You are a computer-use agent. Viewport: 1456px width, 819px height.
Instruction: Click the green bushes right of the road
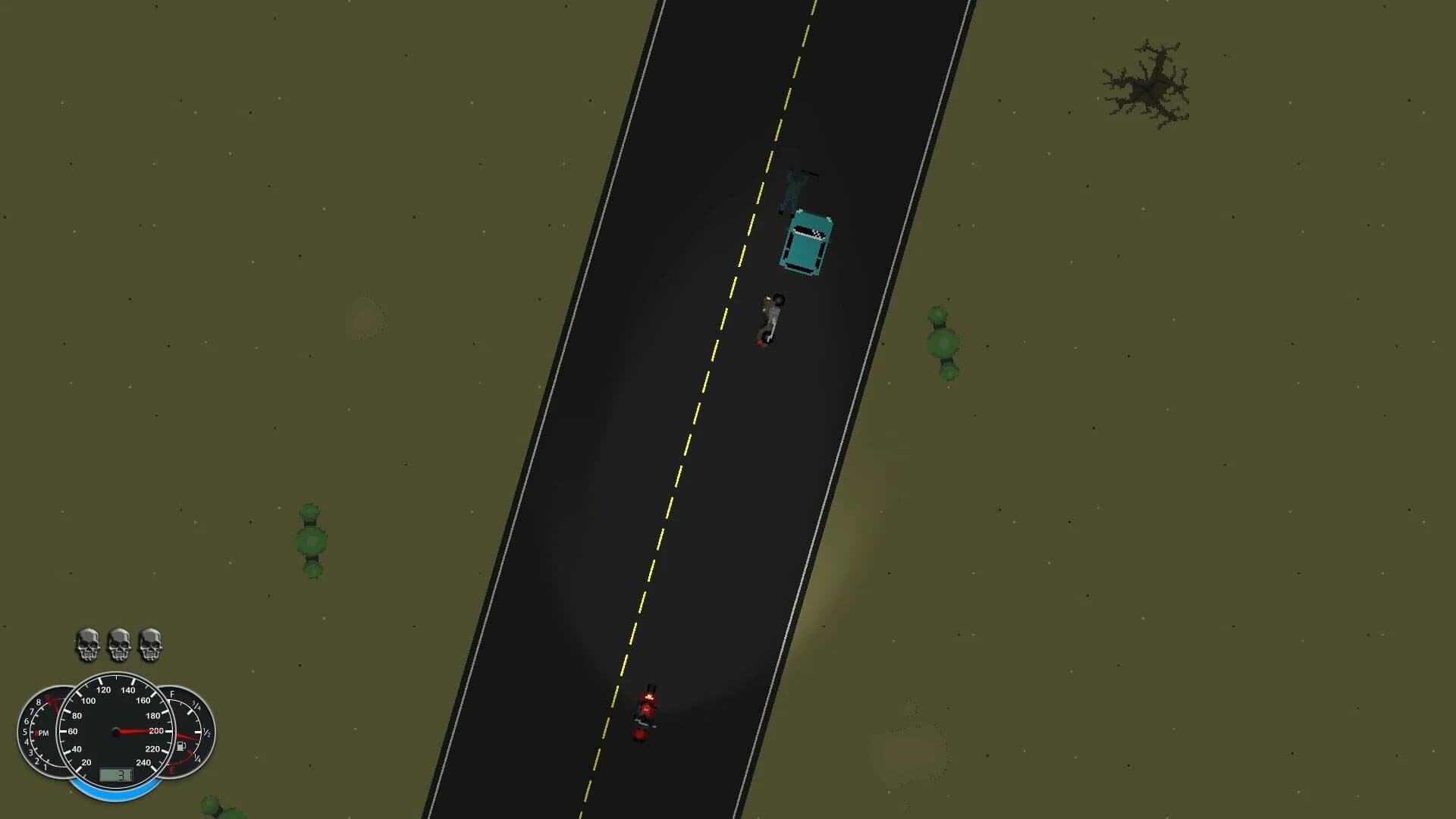click(x=940, y=341)
